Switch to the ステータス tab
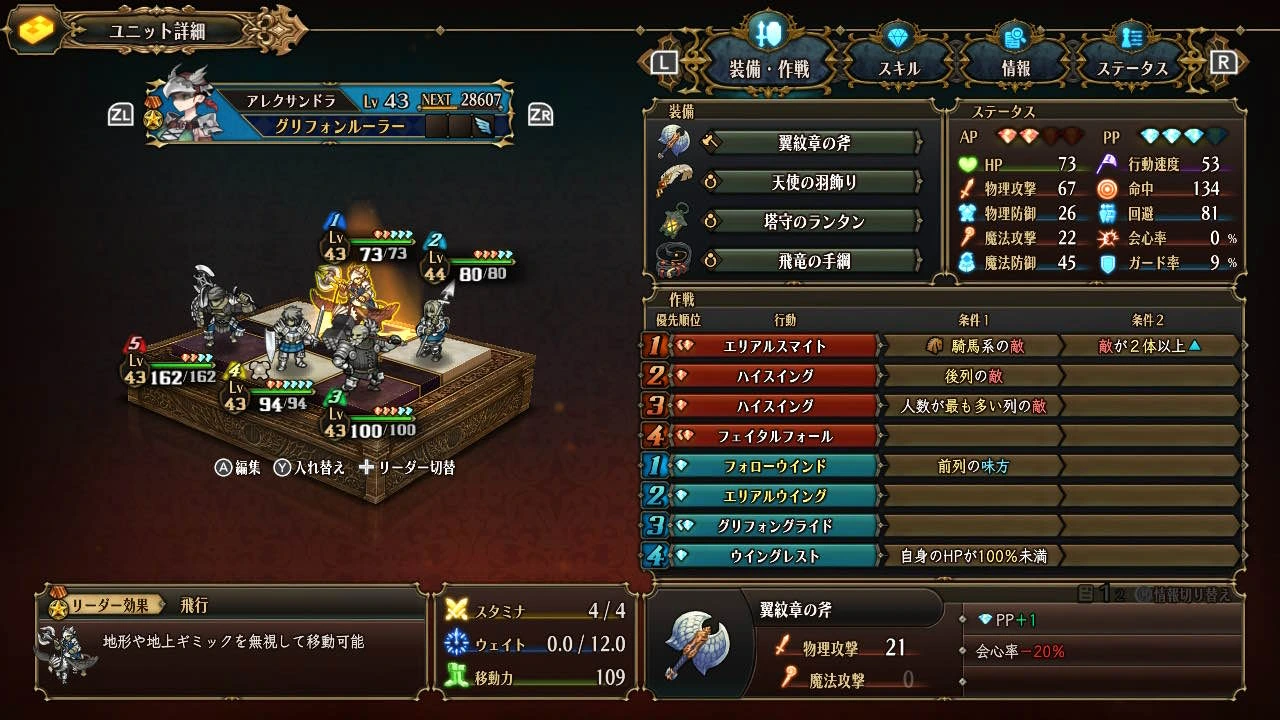1280x720 pixels. click(1132, 68)
